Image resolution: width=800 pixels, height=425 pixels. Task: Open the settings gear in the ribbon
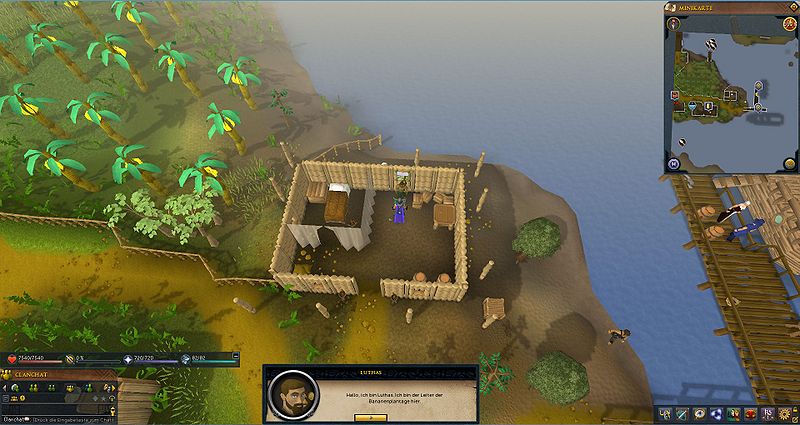tap(786, 413)
